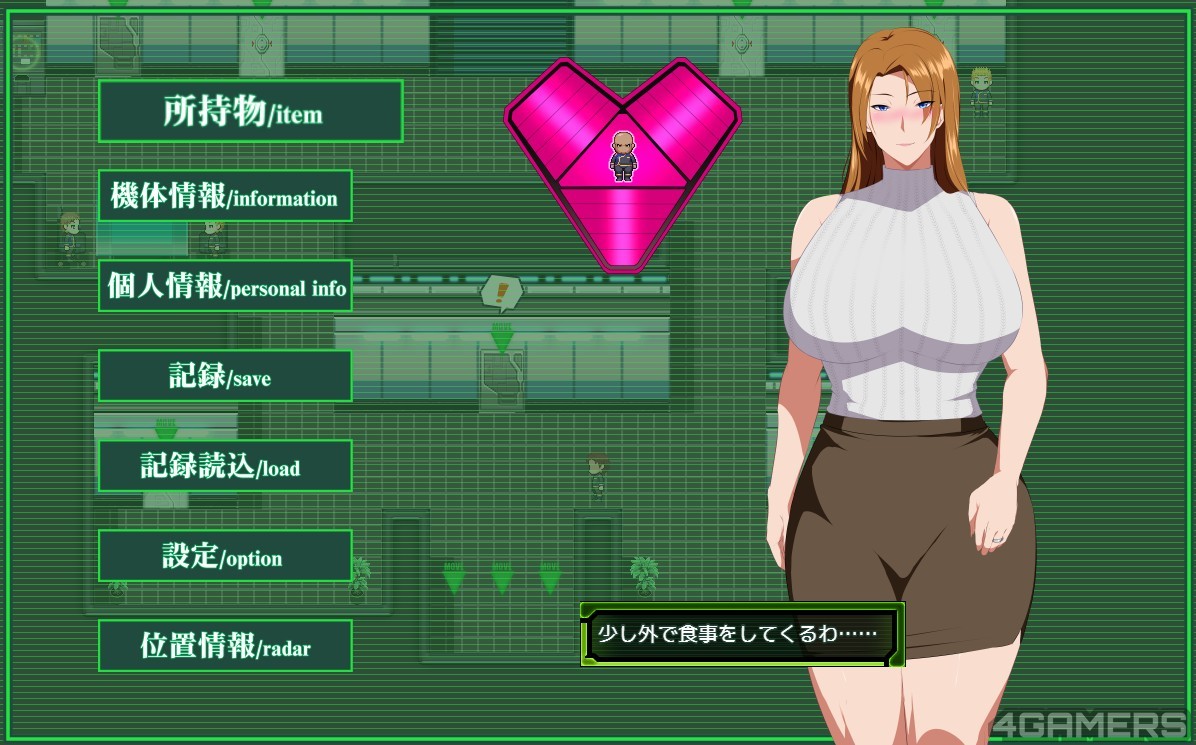
Task: Click 記録読込/load entry
Action: coord(225,466)
